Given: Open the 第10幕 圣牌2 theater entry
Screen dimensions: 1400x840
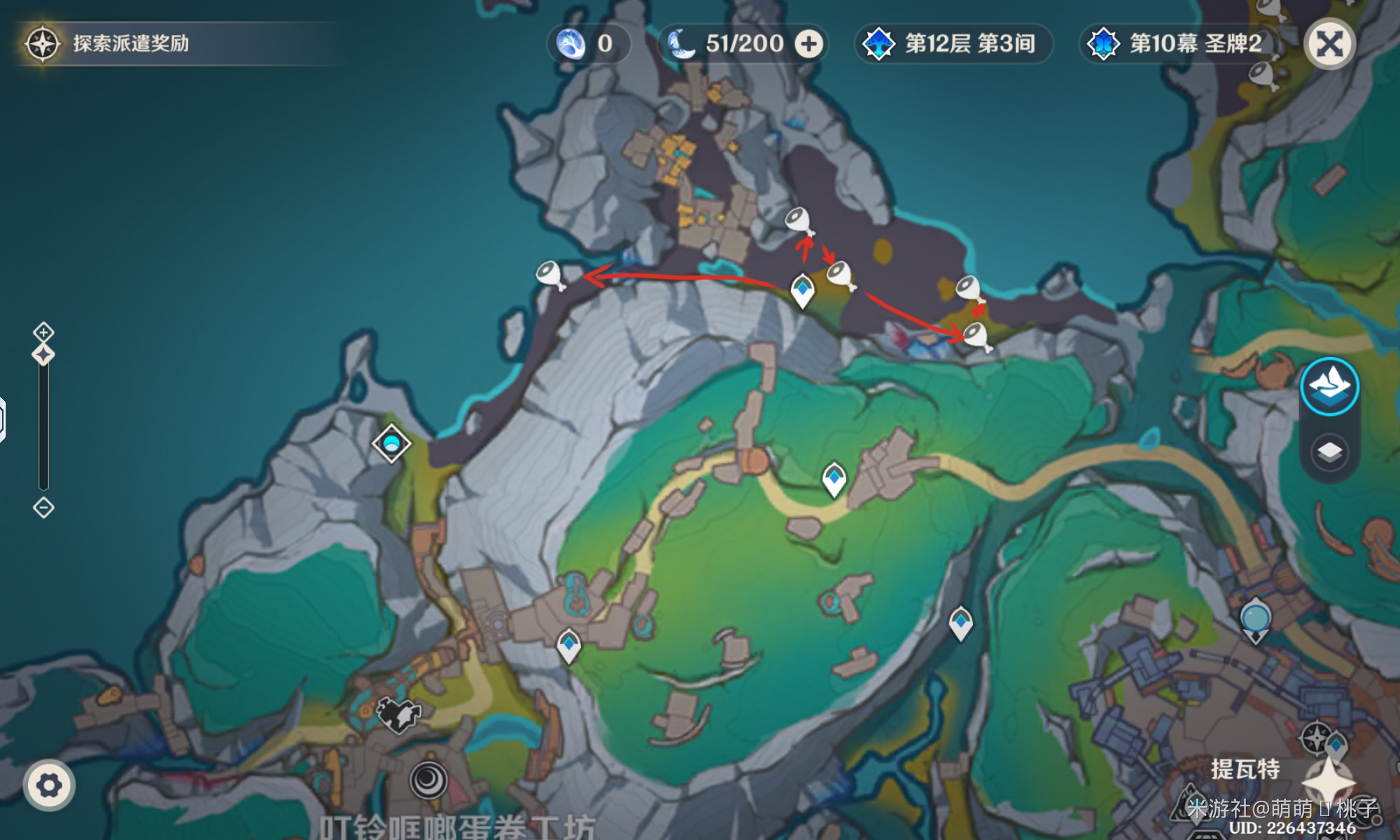Looking at the screenshot, I should tap(1179, 44).
